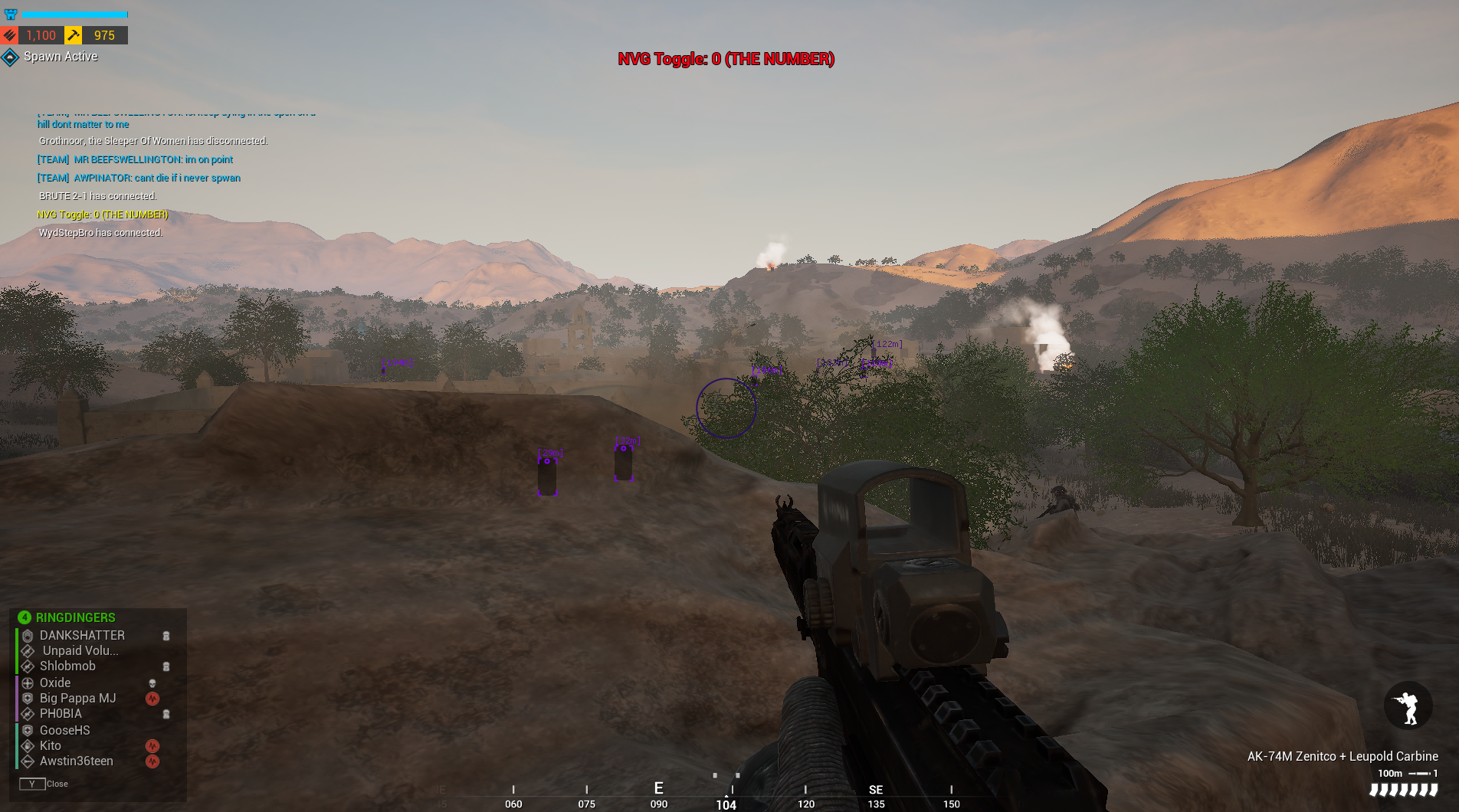1459x812 pixels.
Task: Click the skull death icon next to Oxide
Action: click(x=152, y=683)
